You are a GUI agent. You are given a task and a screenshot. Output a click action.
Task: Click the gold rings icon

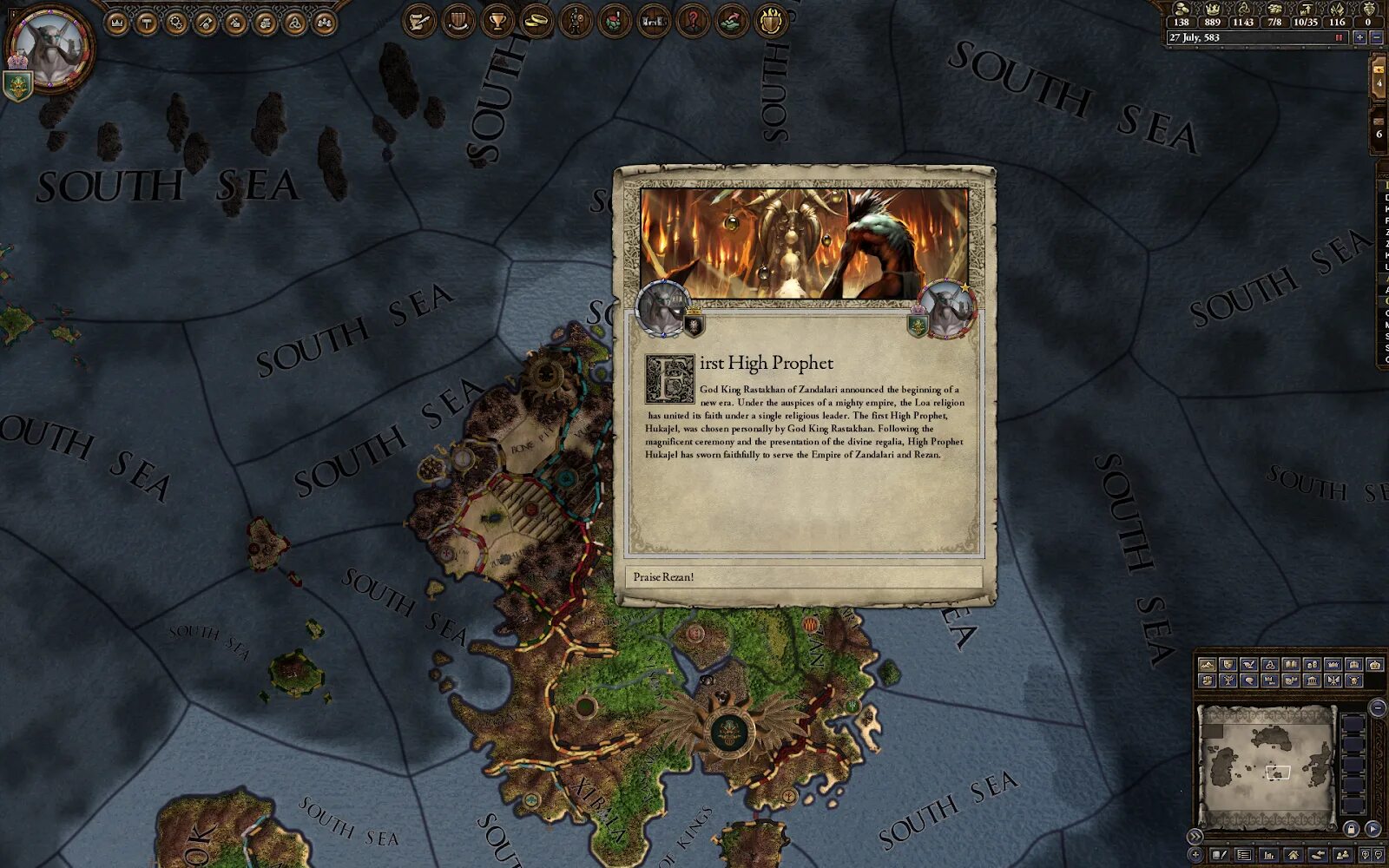[x=537, y=21]
